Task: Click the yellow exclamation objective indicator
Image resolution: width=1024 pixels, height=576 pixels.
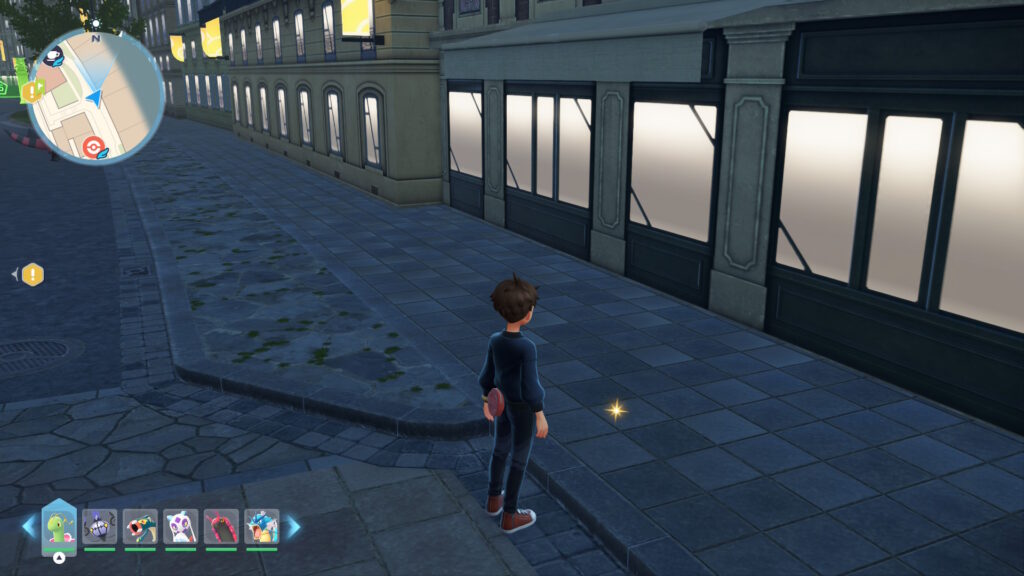Action: [33, 274]
